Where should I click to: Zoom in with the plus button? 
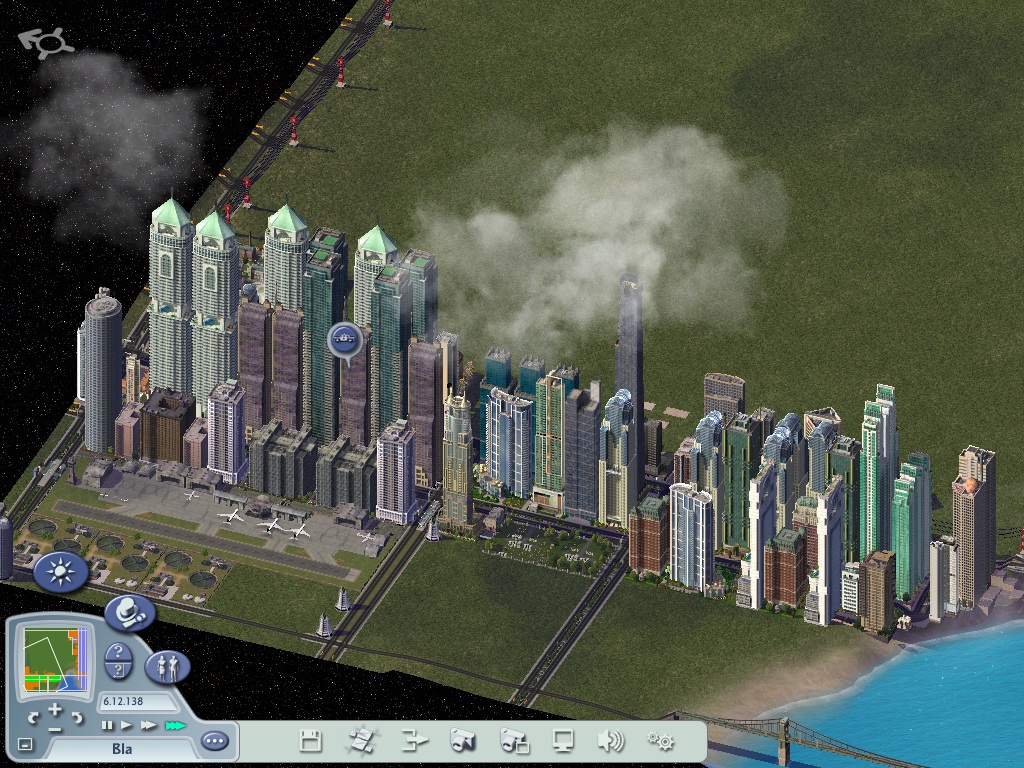tap(54, 708)
